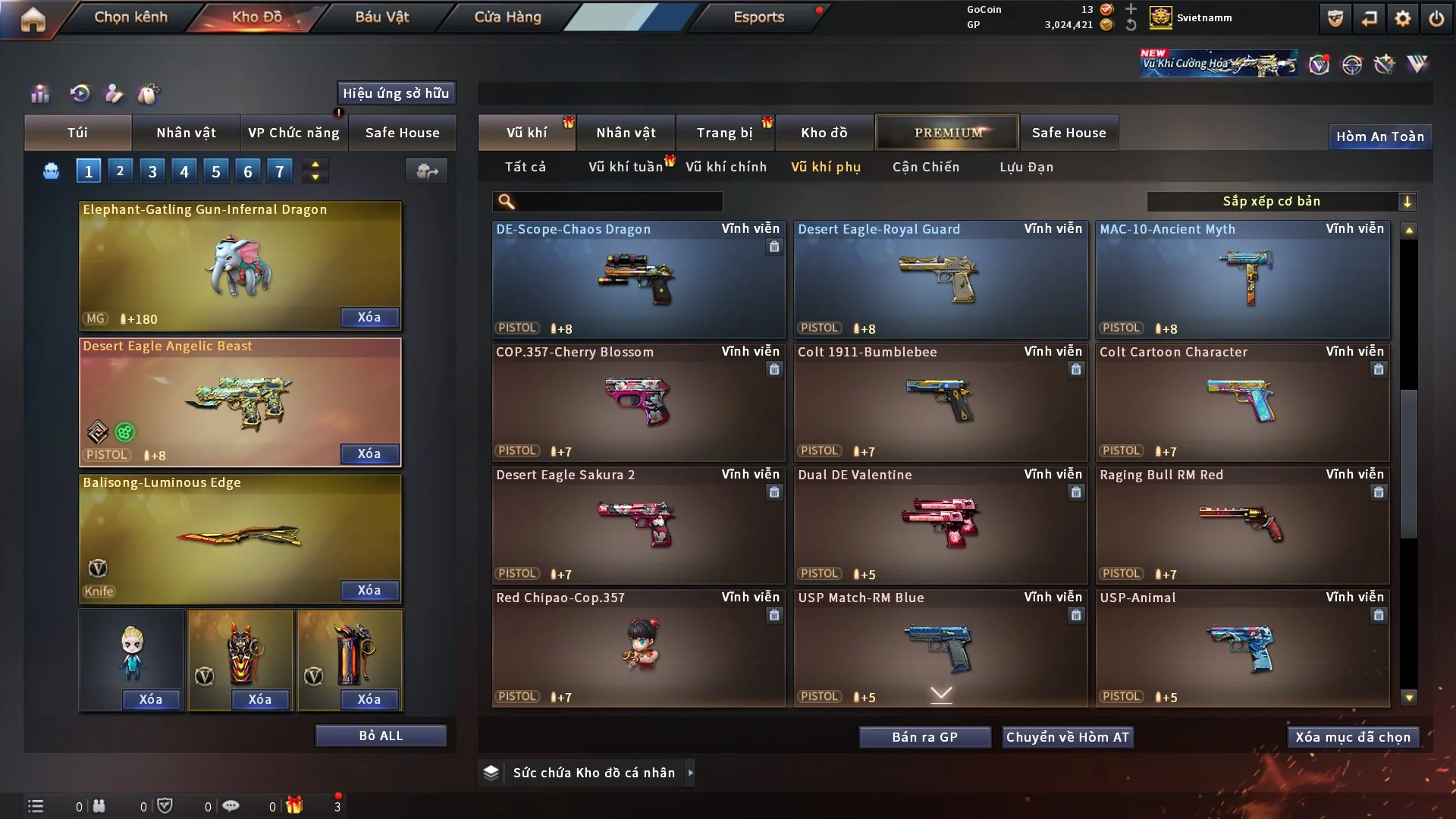Open the Cửa Hàng shop menu
The width and height of the screenshot is (1456, 819).
tap(507, 17)
